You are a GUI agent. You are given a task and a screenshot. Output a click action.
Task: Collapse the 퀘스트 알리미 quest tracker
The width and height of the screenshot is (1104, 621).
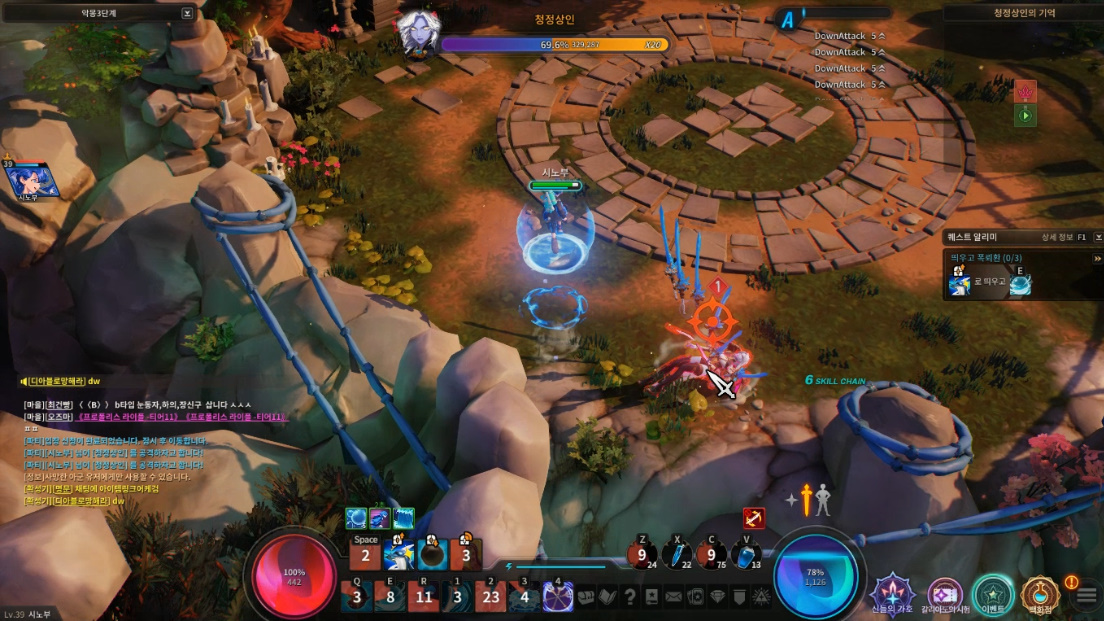[1096, 237]
